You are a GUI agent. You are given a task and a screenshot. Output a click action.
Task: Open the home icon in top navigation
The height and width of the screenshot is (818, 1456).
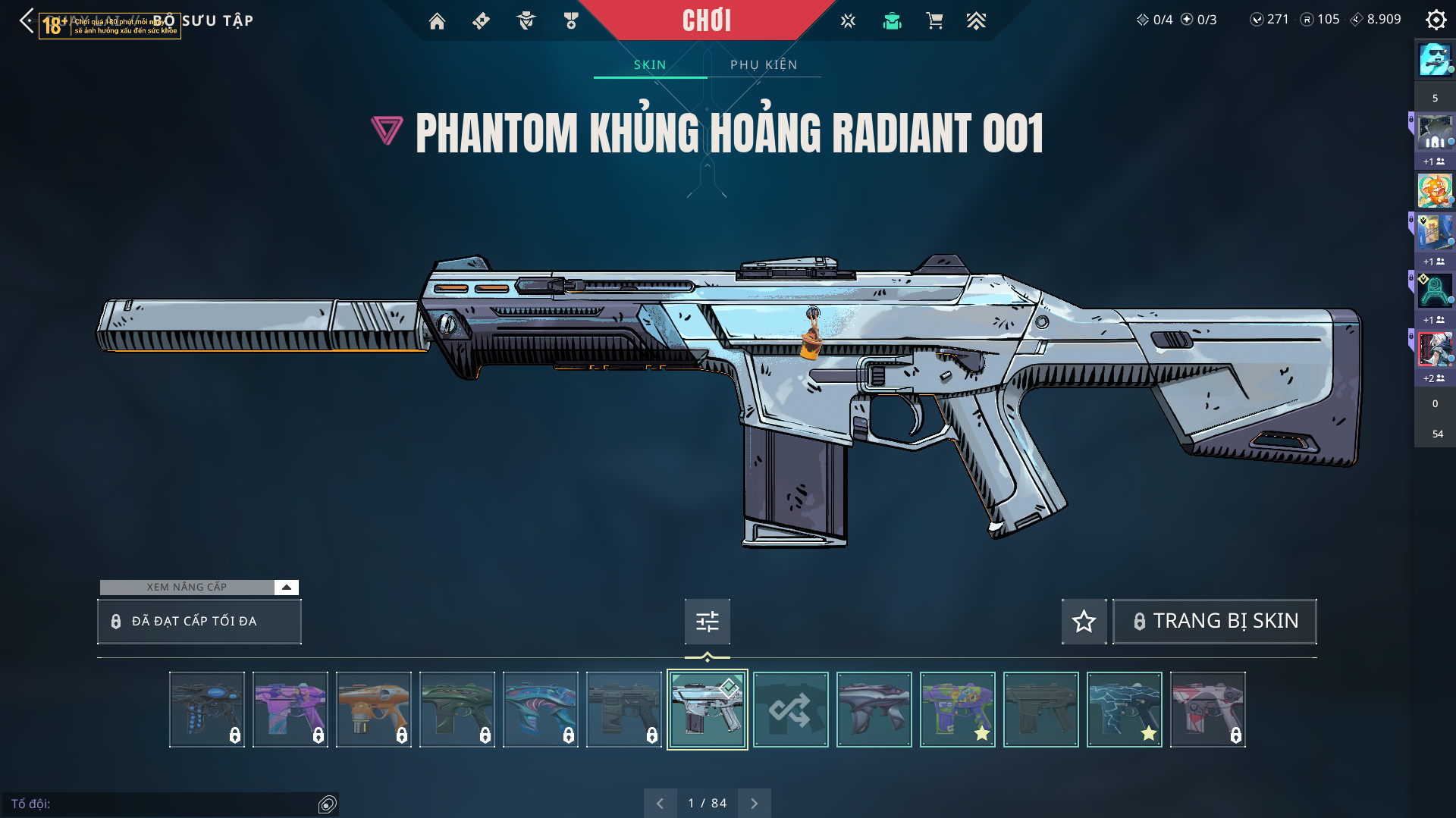pyautogui.click(x=437, y=21)
